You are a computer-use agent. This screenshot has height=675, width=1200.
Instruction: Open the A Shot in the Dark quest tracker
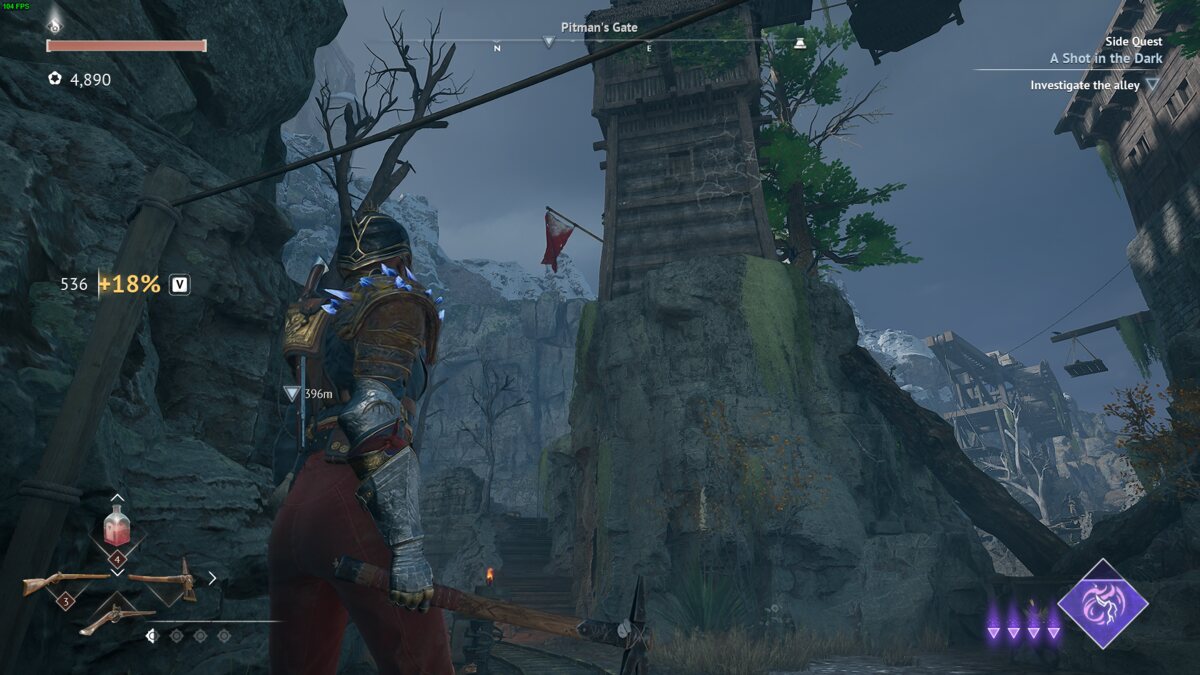pos(1105,58)
